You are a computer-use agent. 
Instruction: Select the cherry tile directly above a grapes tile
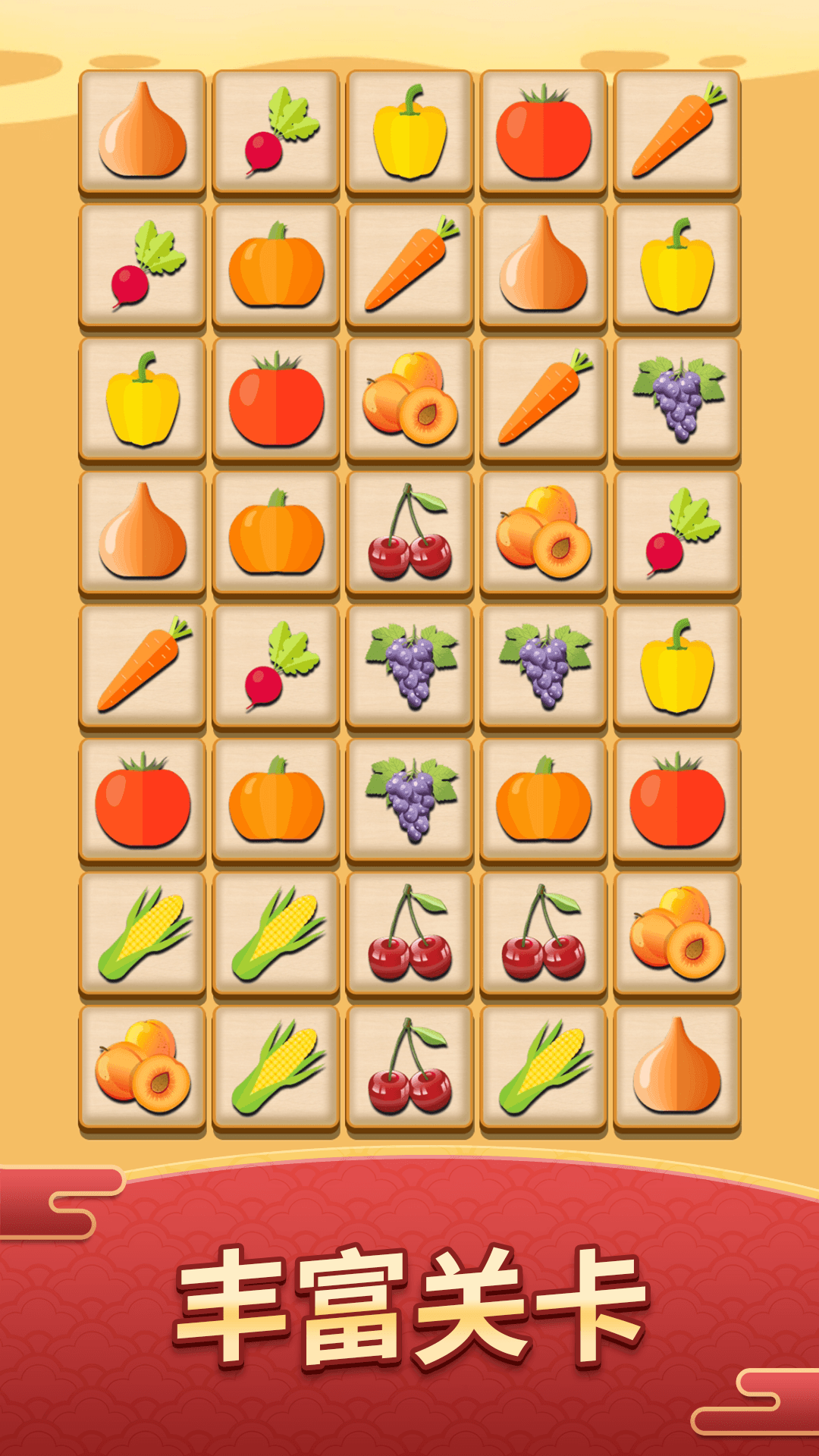point(410,532)
